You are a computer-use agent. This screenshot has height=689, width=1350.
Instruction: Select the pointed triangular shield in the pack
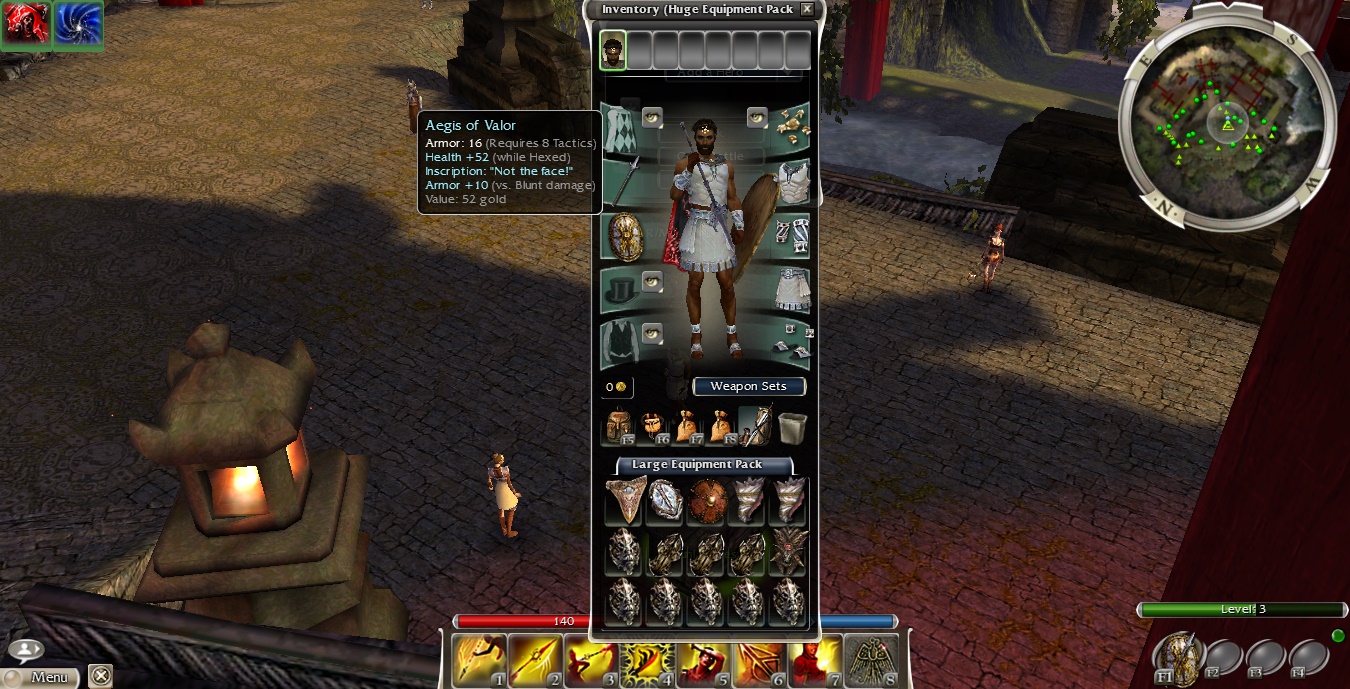(625, 500)
